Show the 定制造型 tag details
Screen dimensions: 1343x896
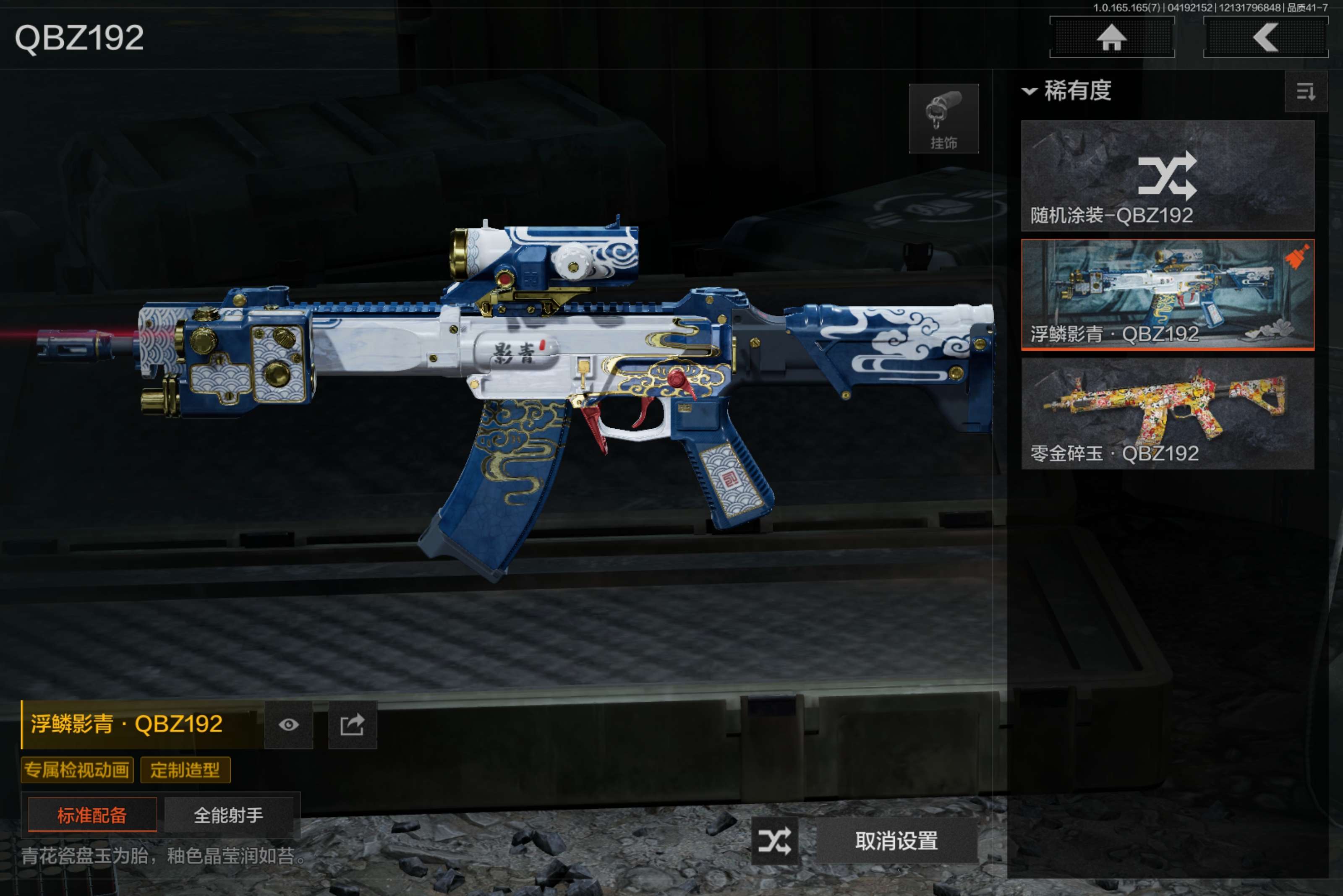pos(185,770)
